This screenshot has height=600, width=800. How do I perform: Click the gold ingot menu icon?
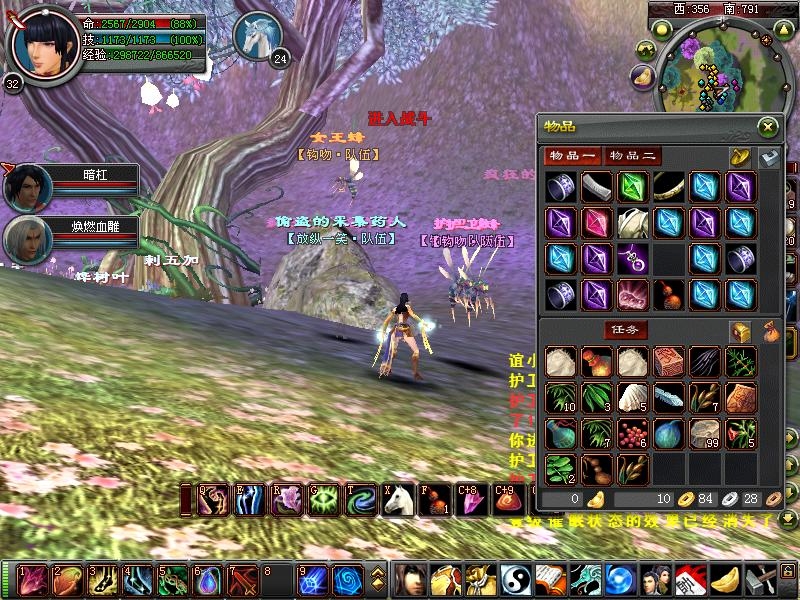tap(723, 579)
